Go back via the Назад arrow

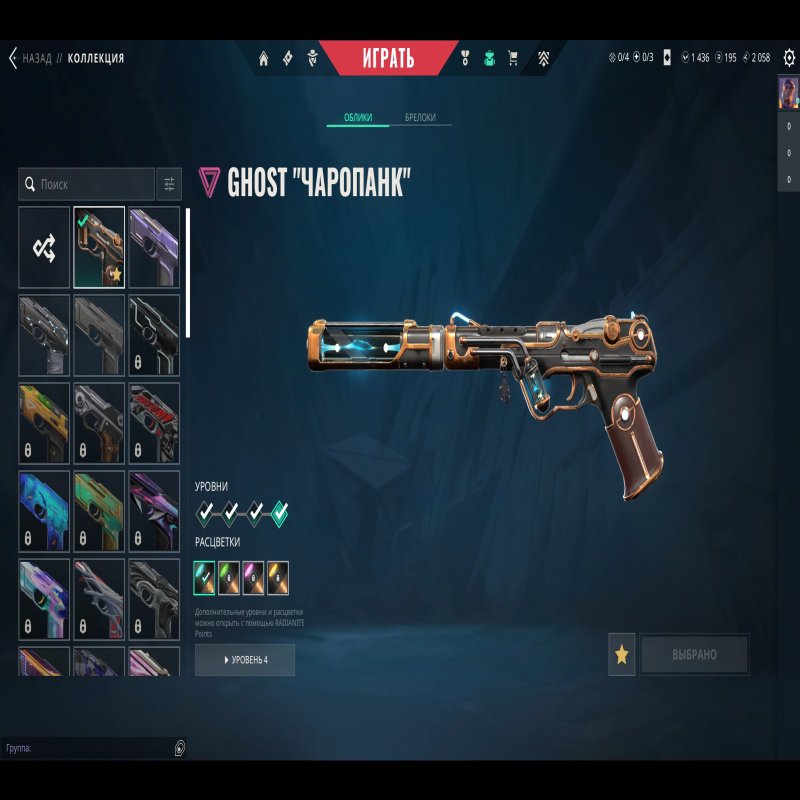pos(14,58)
